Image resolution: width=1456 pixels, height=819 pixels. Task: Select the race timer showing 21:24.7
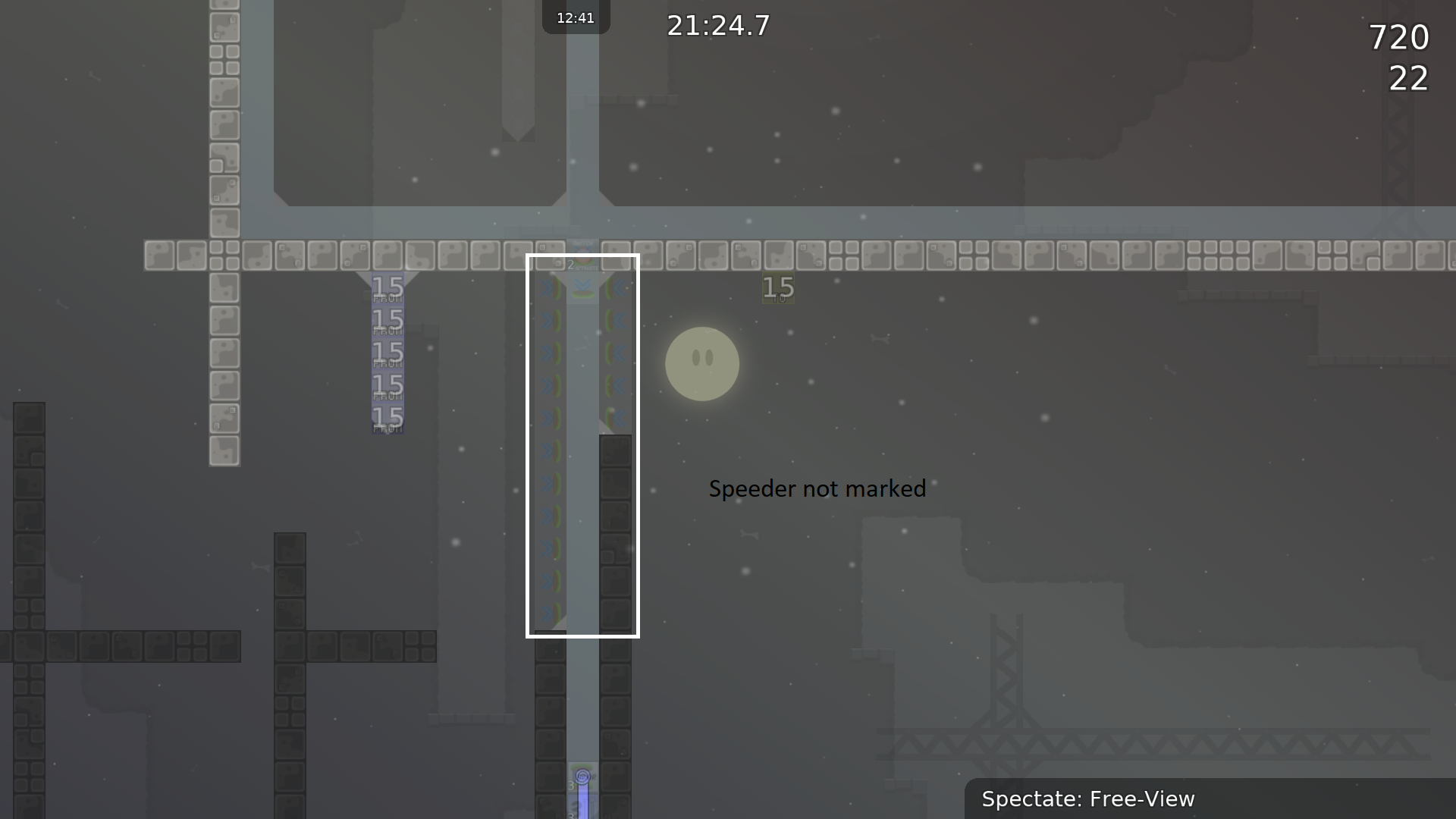[717, 26]
